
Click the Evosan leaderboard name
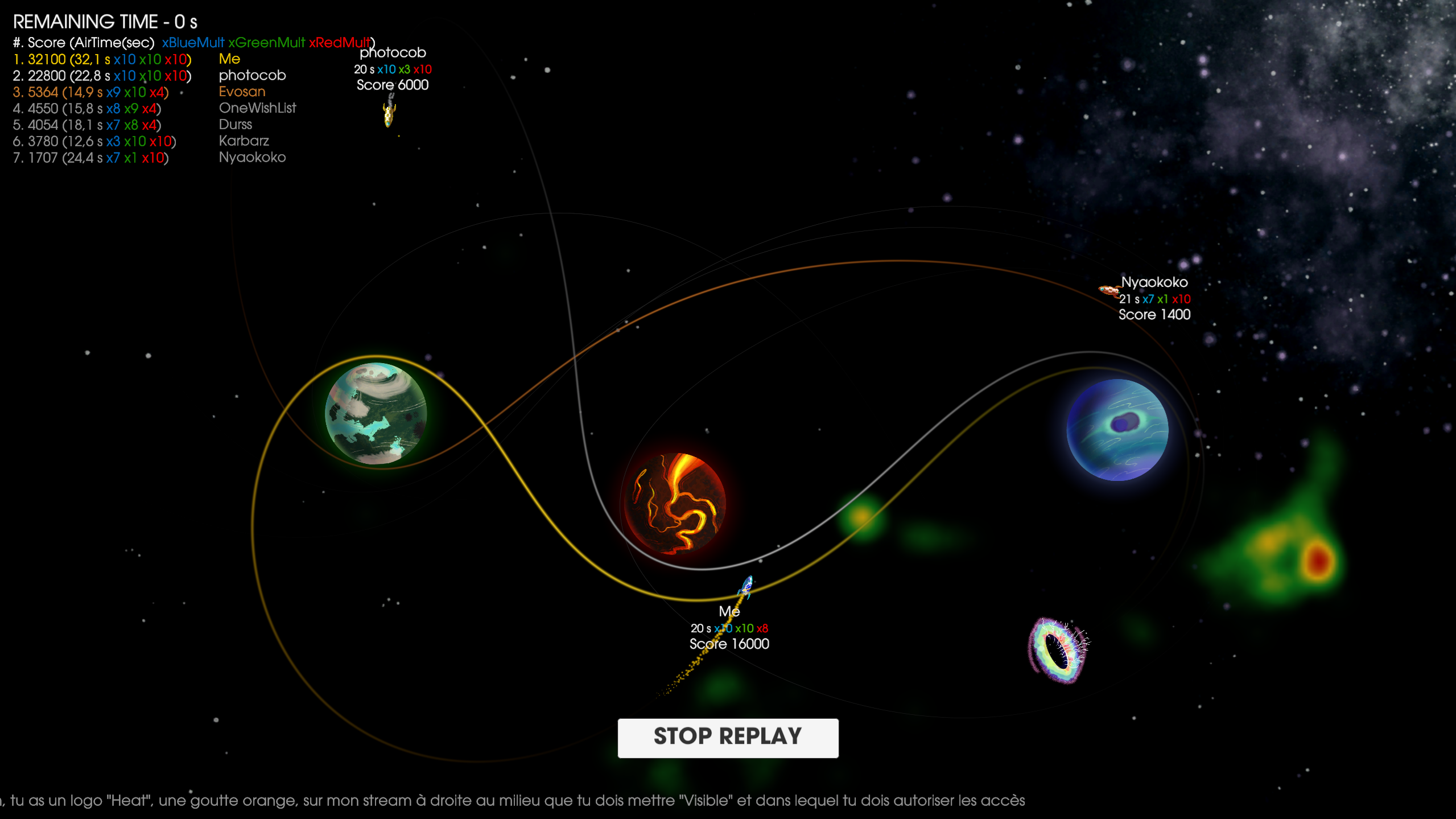[241, 92]
